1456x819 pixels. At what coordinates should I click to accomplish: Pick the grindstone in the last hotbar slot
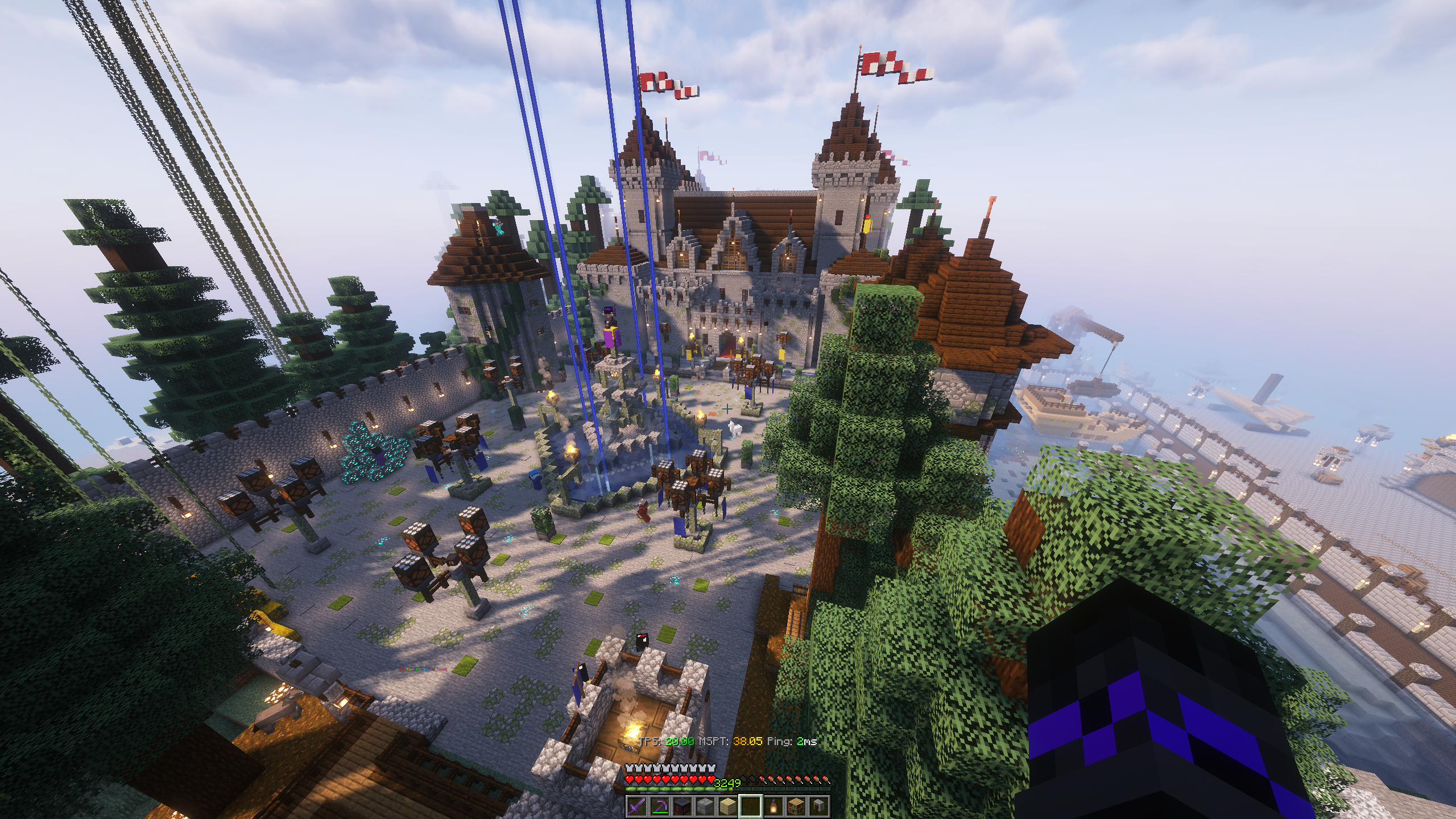(x=819, y=806)
